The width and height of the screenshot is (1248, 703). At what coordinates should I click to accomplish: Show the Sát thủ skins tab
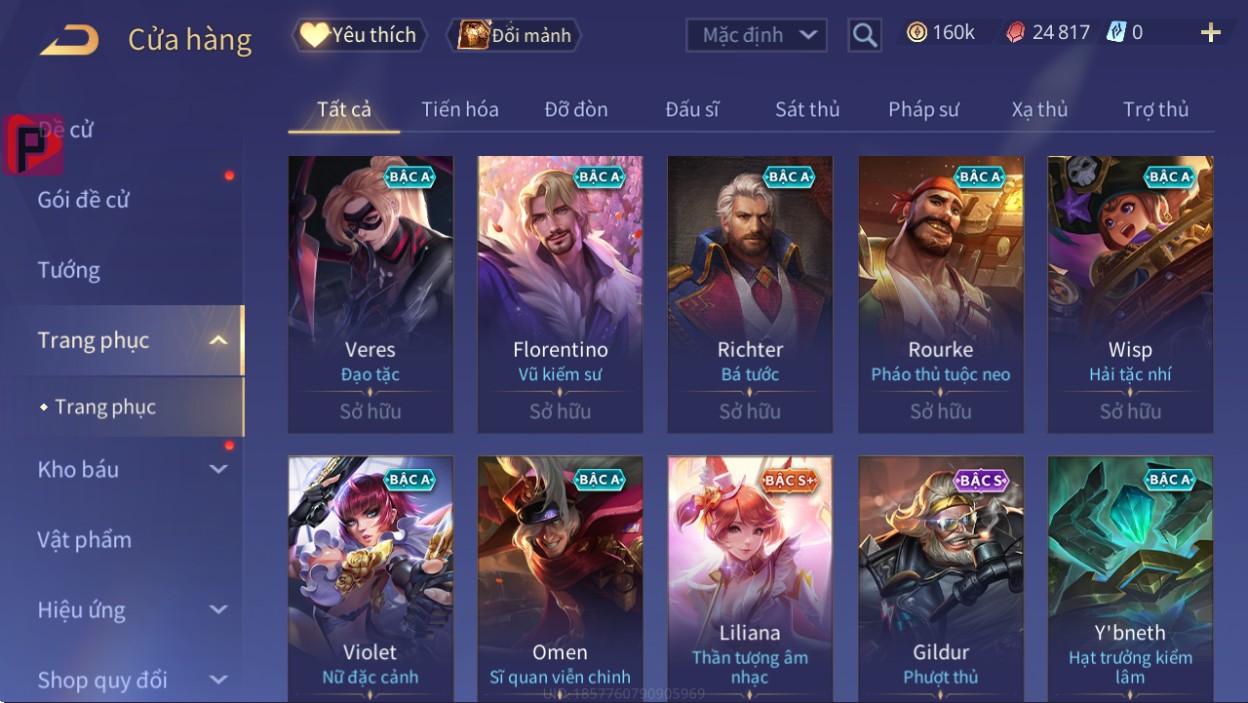pos(807,109)
